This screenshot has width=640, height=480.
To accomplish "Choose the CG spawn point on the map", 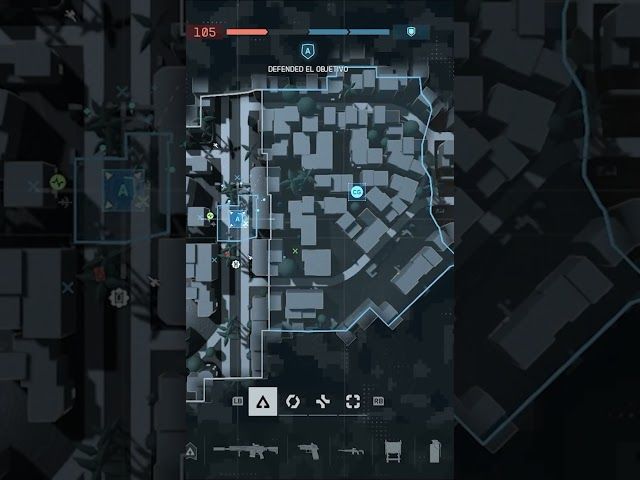I will [356, 191].
